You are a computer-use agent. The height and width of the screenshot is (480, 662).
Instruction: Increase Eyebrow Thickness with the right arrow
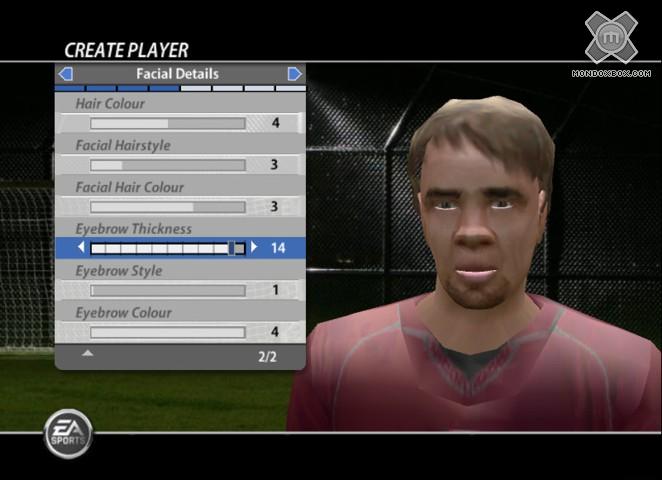click(254, 248)
